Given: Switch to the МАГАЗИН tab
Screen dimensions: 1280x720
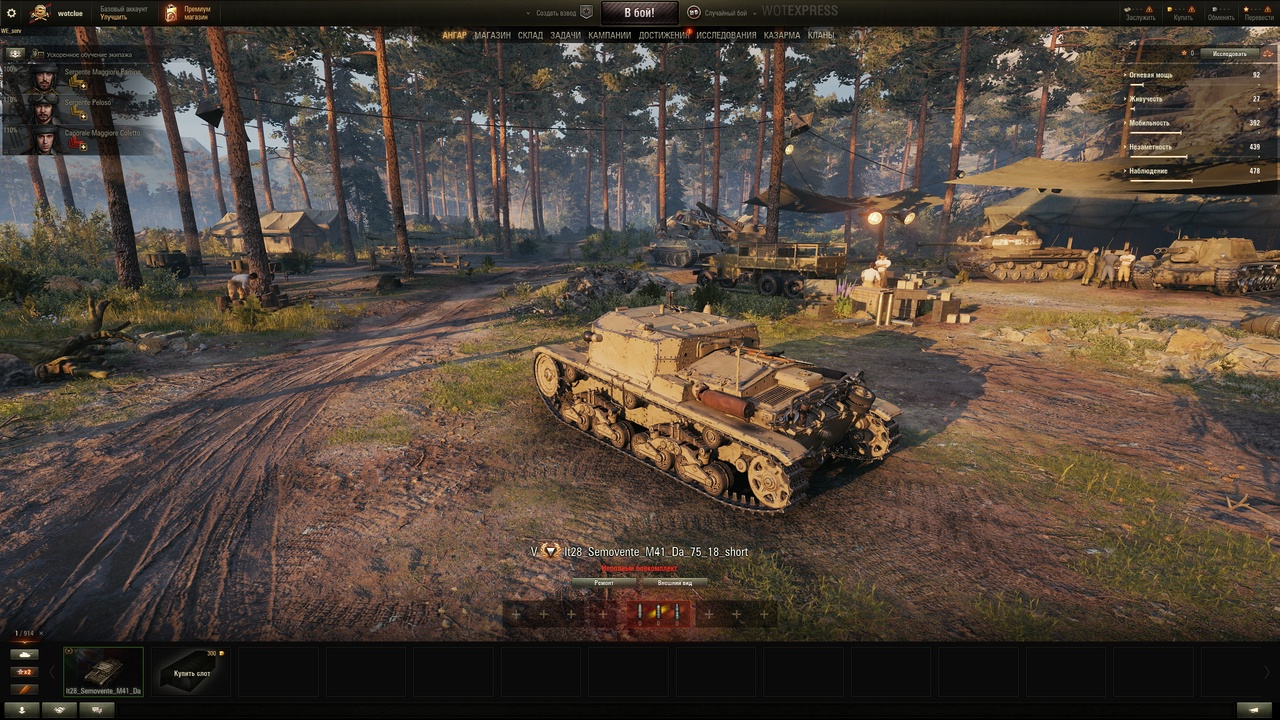Looking at the screenshot, I should point(492,35).
